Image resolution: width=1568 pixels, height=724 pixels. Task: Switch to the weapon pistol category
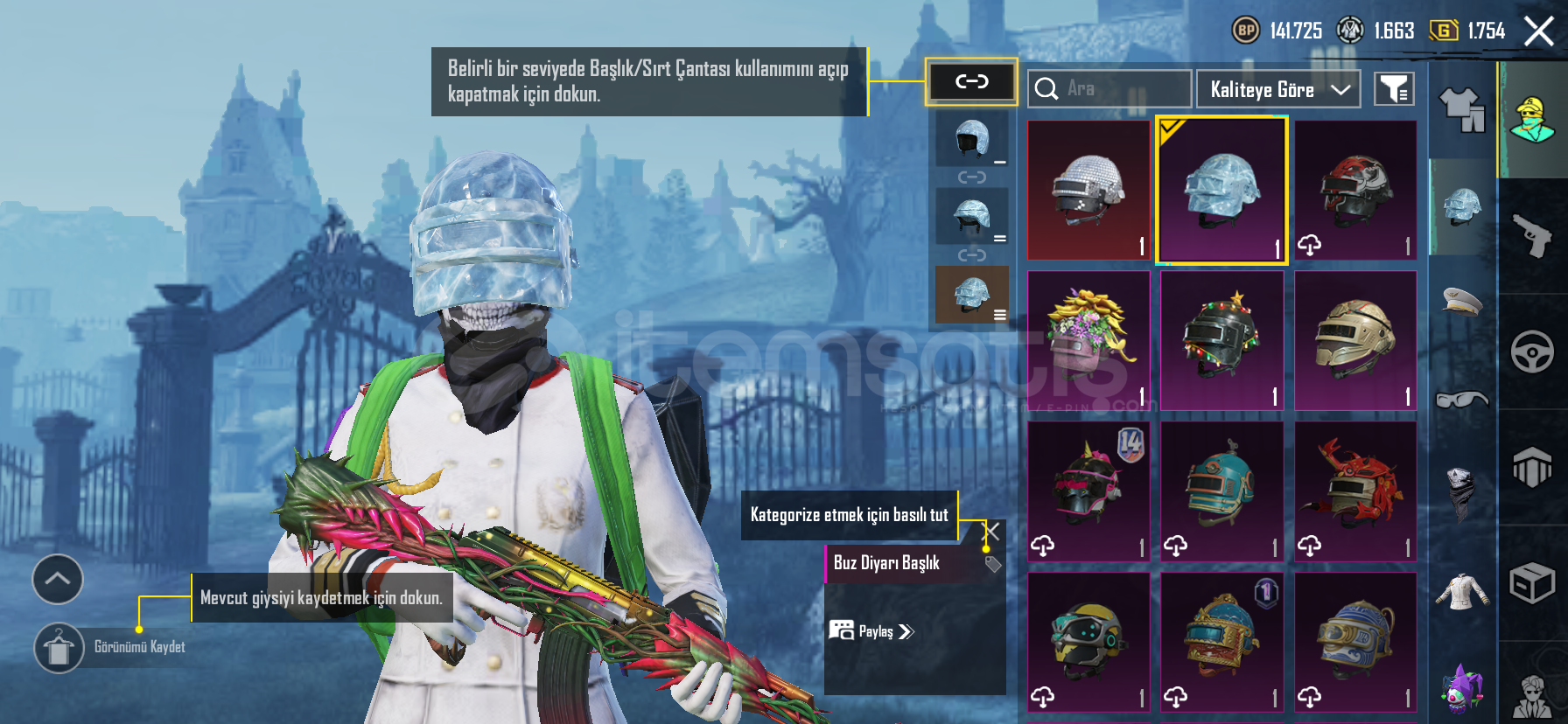pyautogui.click(x=1532, y=236)
